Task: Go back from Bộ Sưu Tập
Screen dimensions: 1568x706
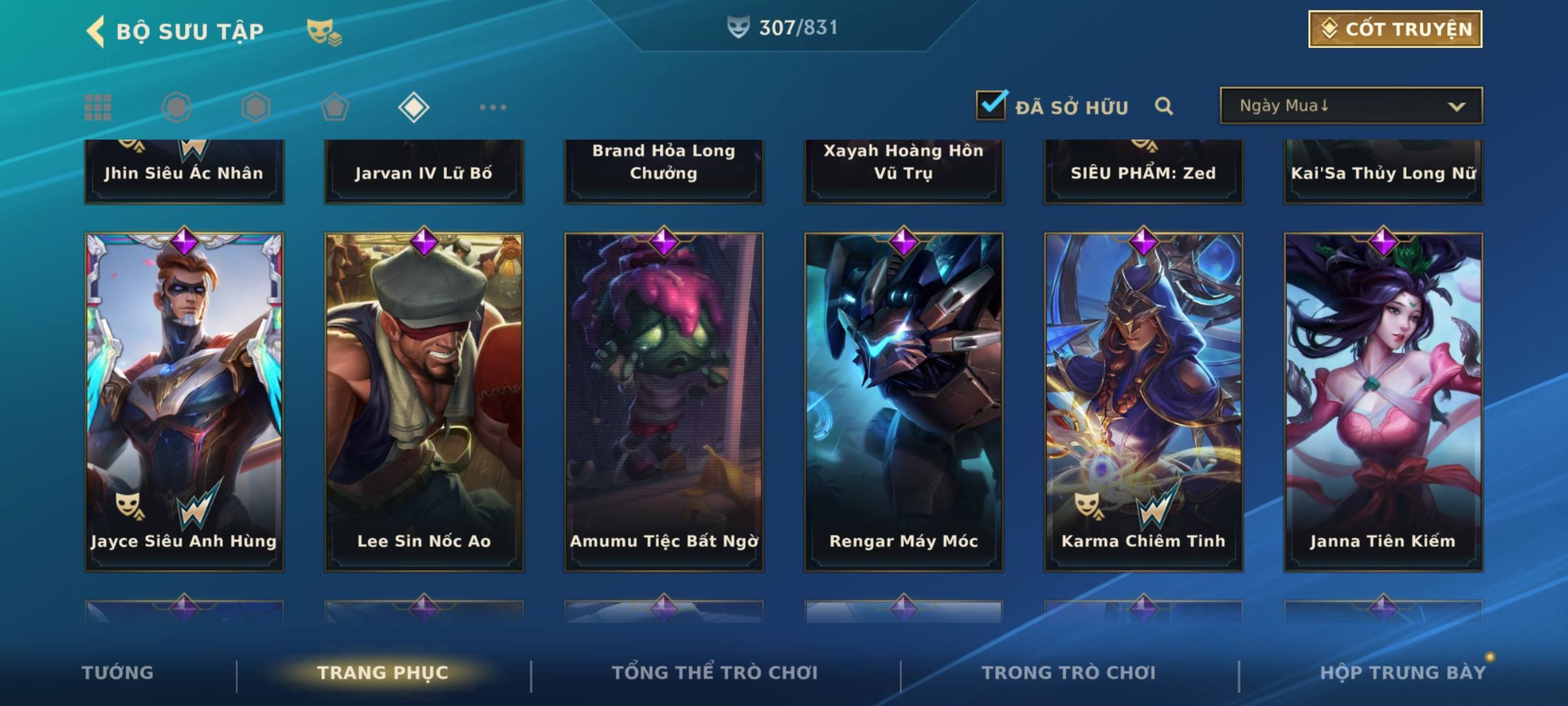Action: pos(95,31)
